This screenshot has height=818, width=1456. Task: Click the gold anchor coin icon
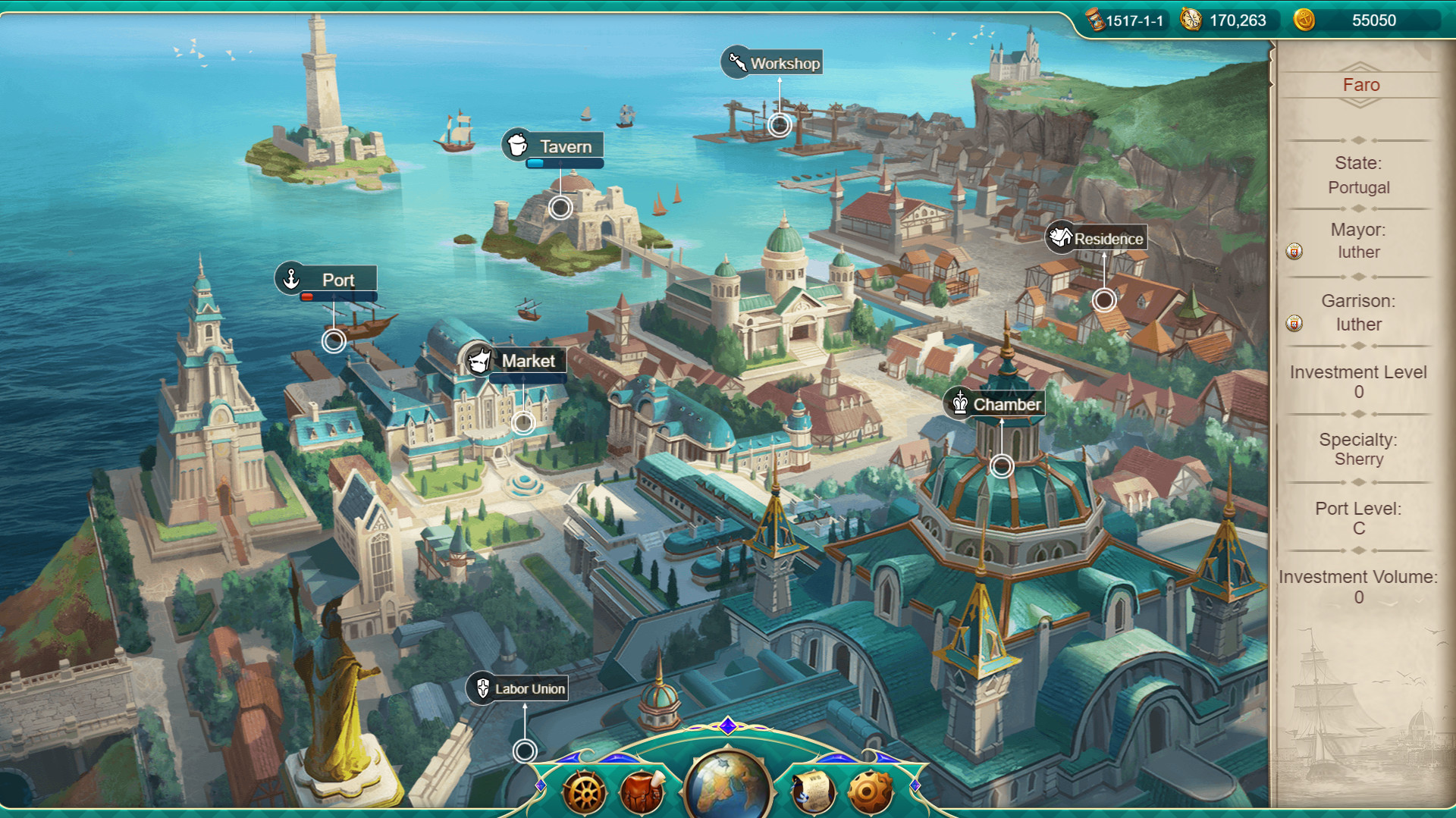pos(1306,20)
